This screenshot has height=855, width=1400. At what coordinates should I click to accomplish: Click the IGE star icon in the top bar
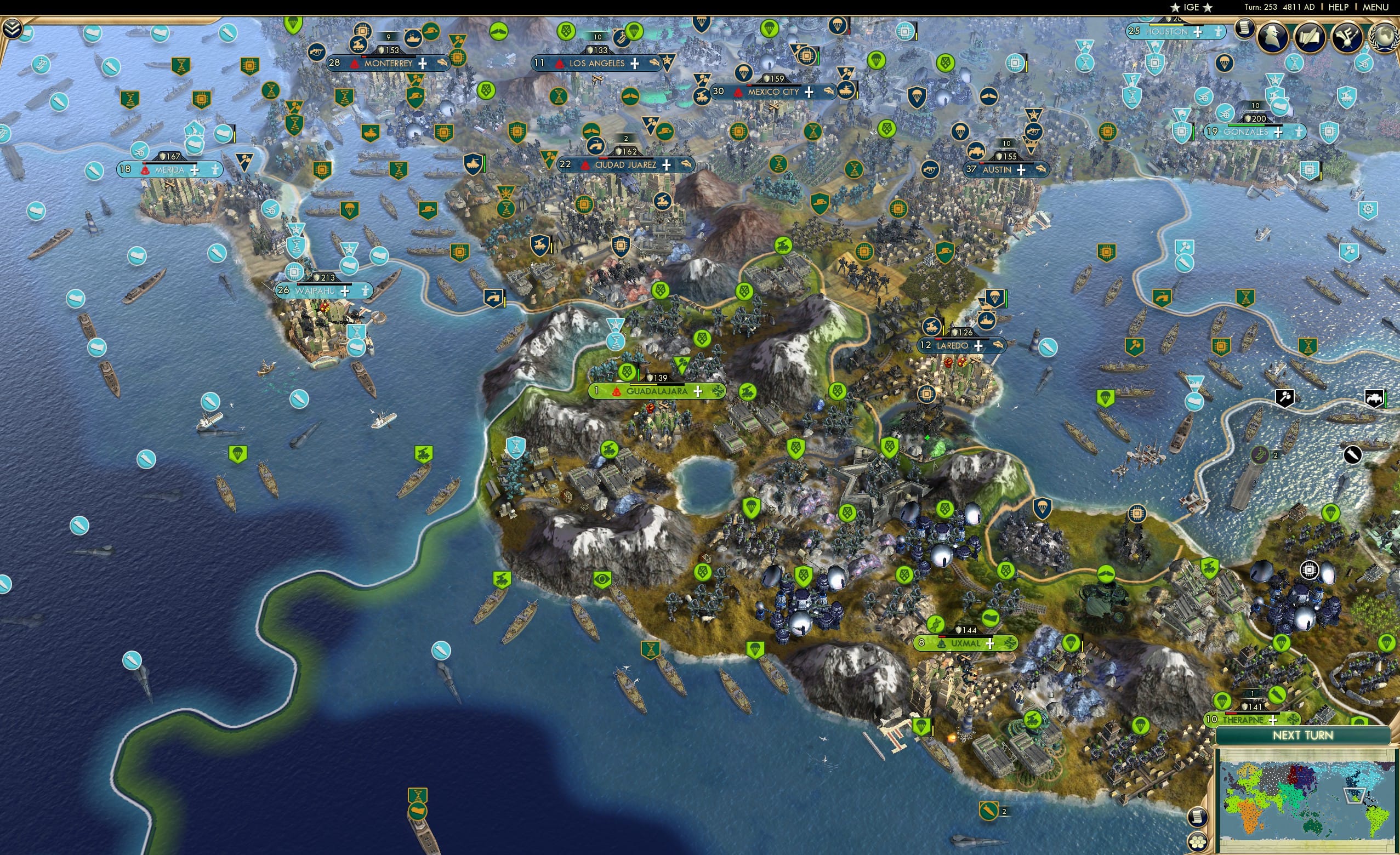pos(1175,7)
